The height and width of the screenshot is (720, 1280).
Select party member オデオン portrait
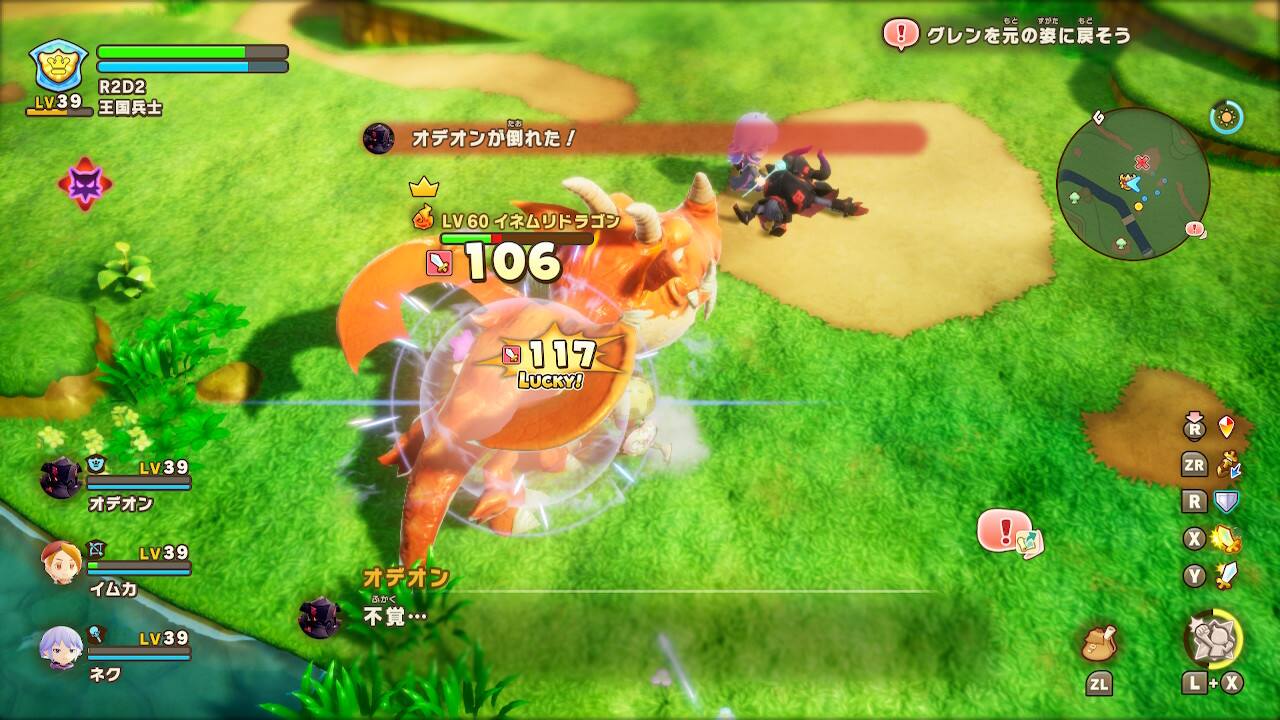61,477
